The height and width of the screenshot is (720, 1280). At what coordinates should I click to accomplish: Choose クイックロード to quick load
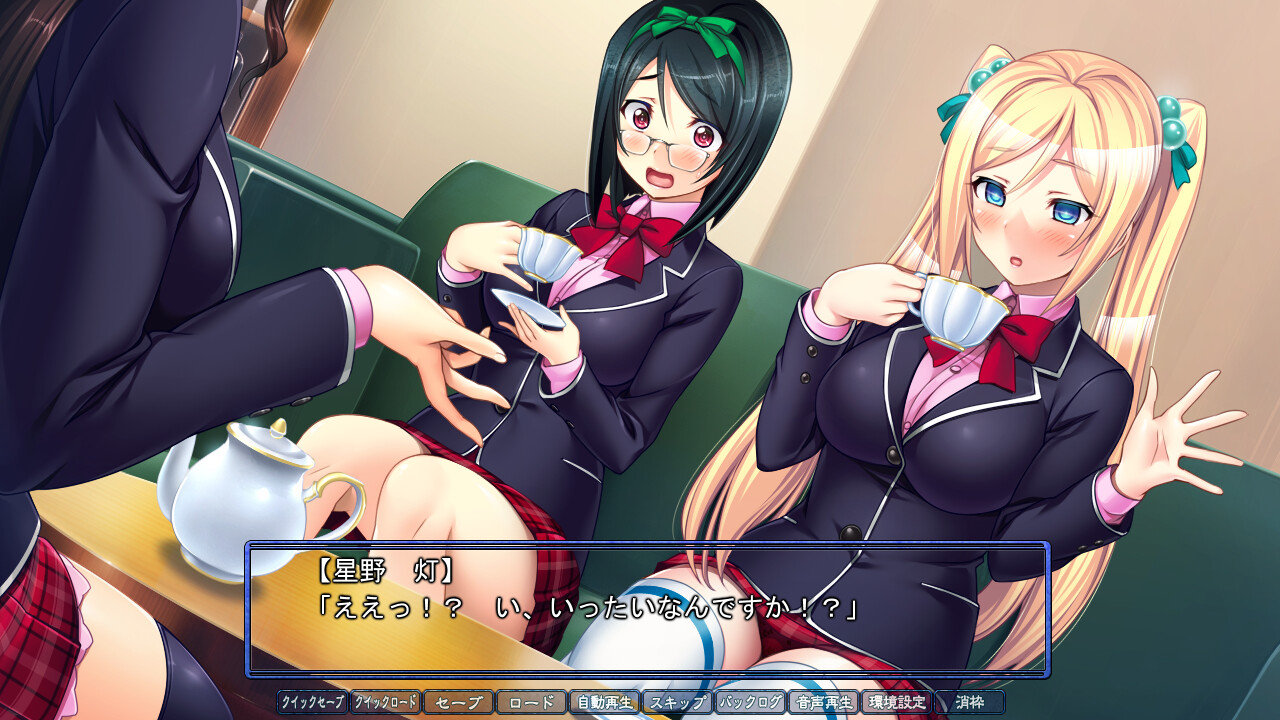[385, 702]
